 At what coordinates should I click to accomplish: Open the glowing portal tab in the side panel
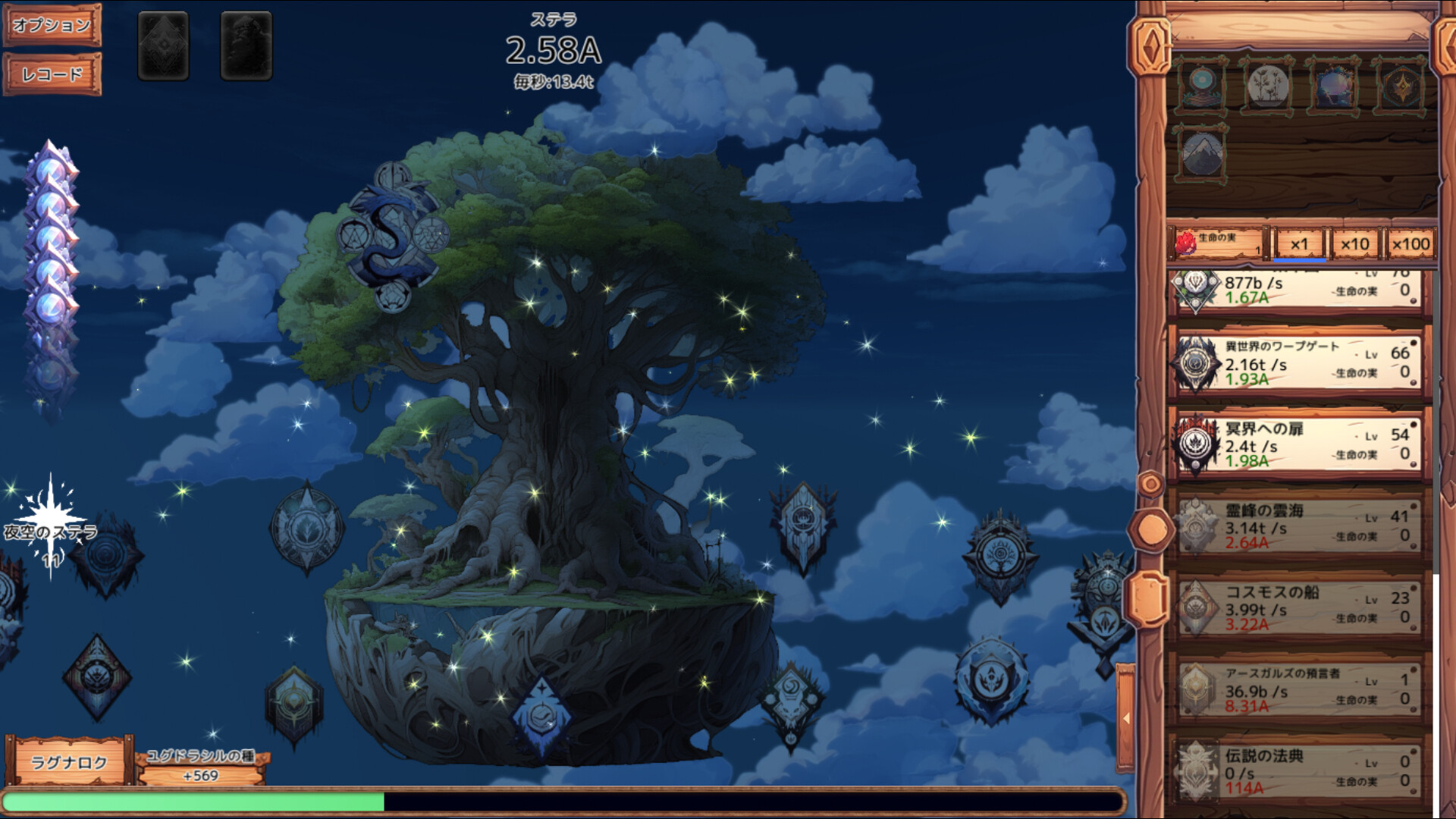1332,86
